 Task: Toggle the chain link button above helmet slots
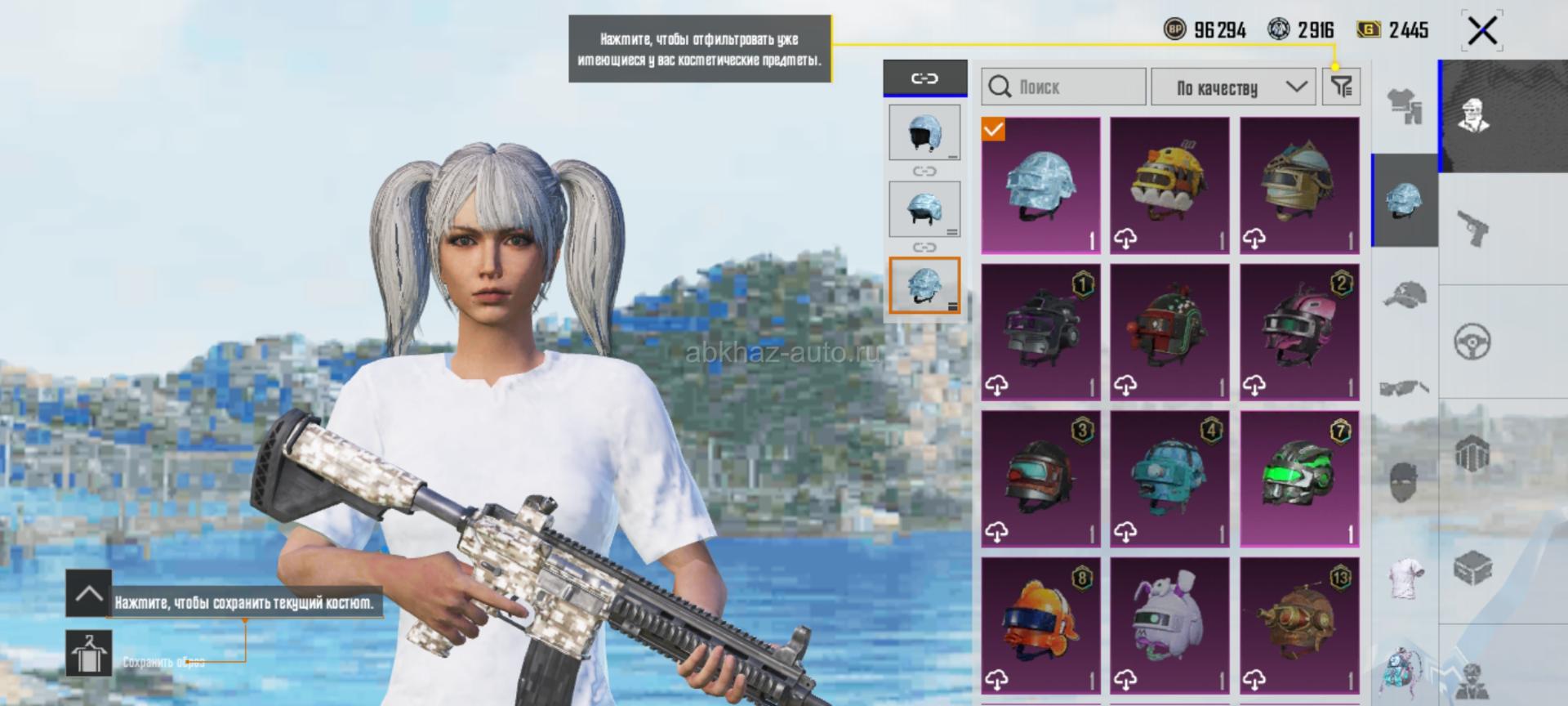[924, 78]
